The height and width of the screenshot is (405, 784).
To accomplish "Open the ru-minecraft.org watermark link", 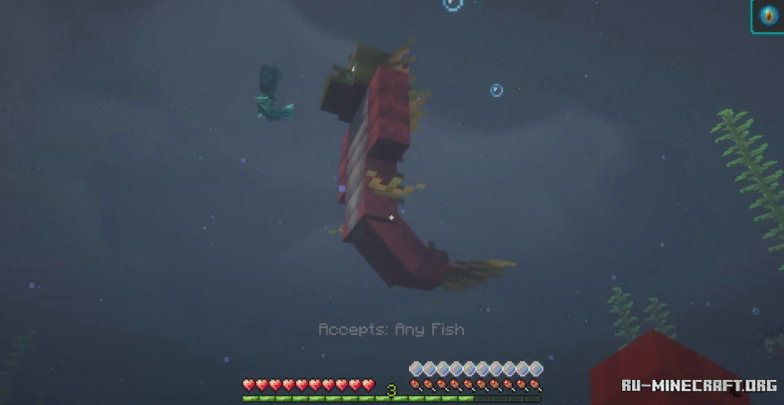I will click(698, 386).
